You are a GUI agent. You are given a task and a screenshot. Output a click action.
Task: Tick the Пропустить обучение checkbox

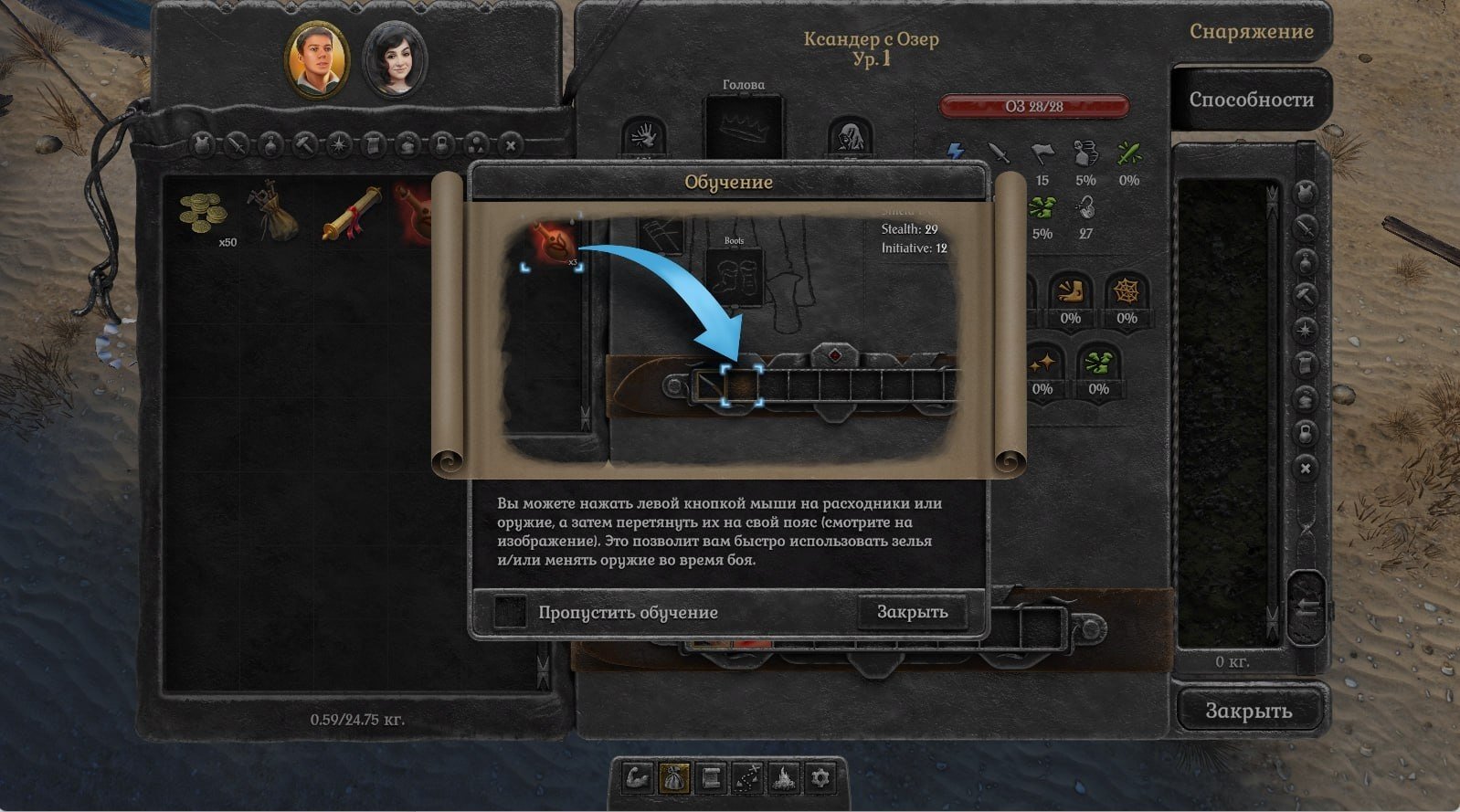[x=510, y=612]
